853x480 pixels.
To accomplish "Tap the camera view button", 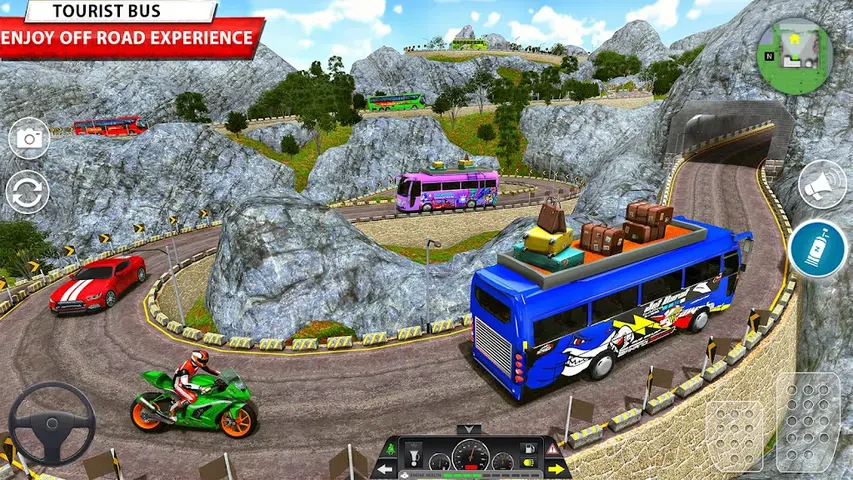I will tap(29, 138).
